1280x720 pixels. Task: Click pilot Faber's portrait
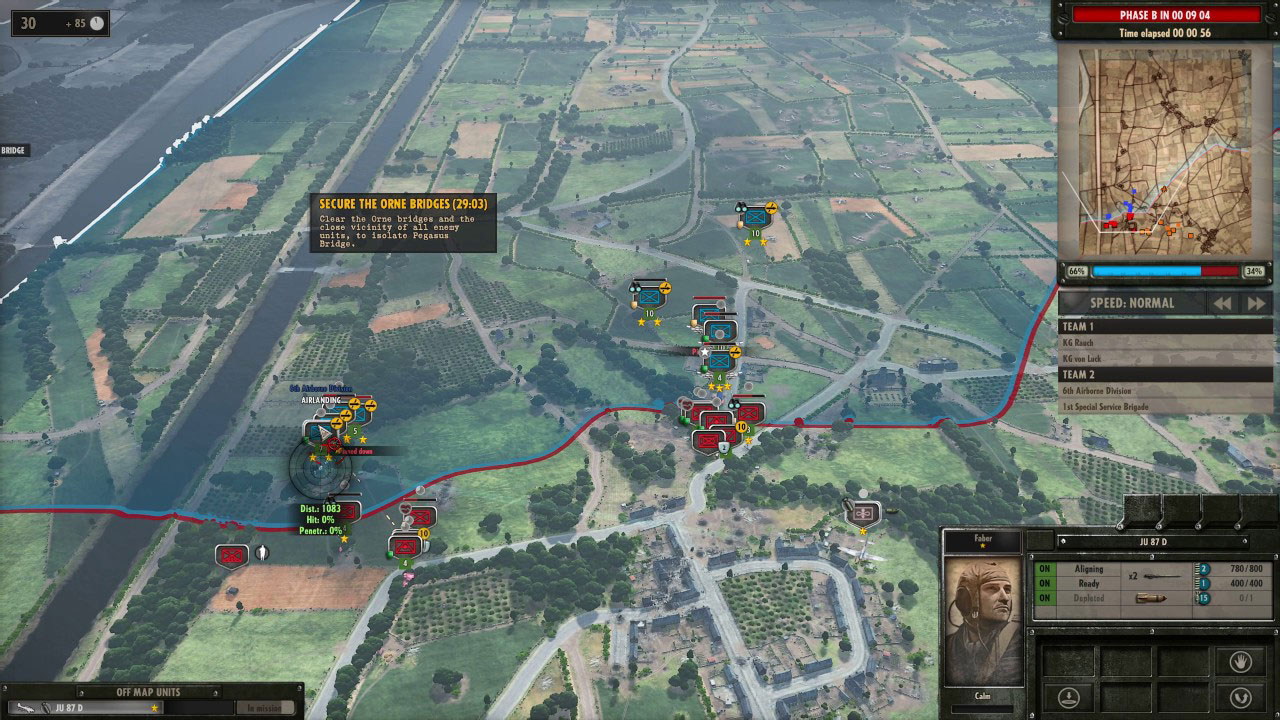pyautogui.click(x=983, y=620)
